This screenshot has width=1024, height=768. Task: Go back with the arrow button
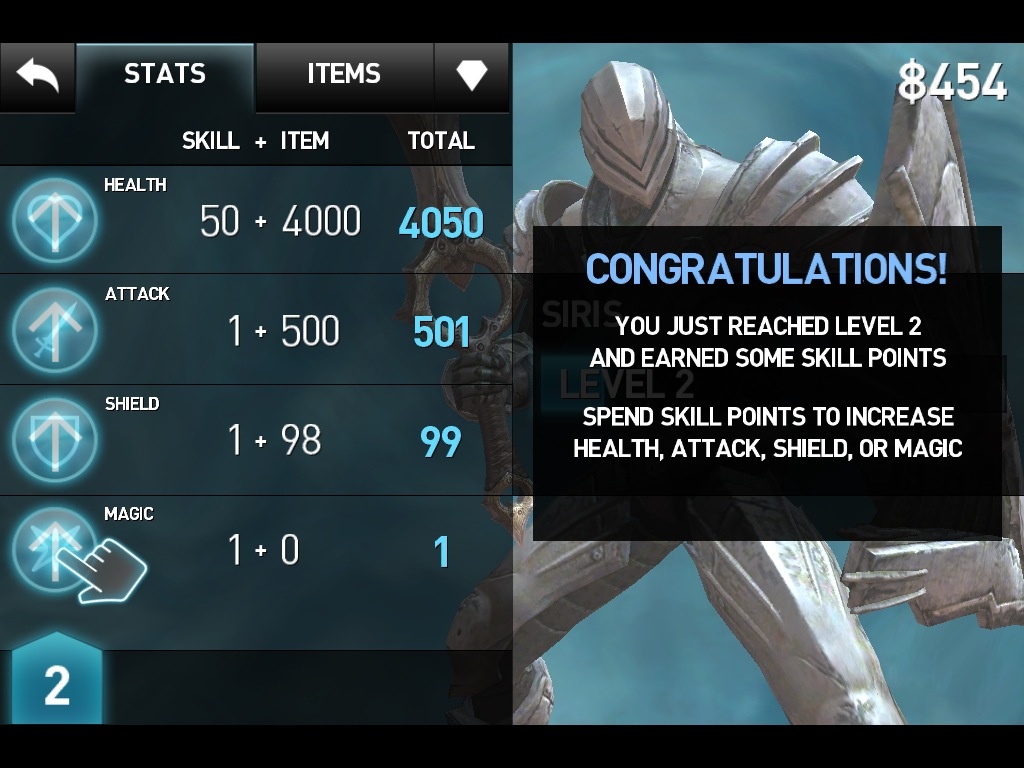38,75
